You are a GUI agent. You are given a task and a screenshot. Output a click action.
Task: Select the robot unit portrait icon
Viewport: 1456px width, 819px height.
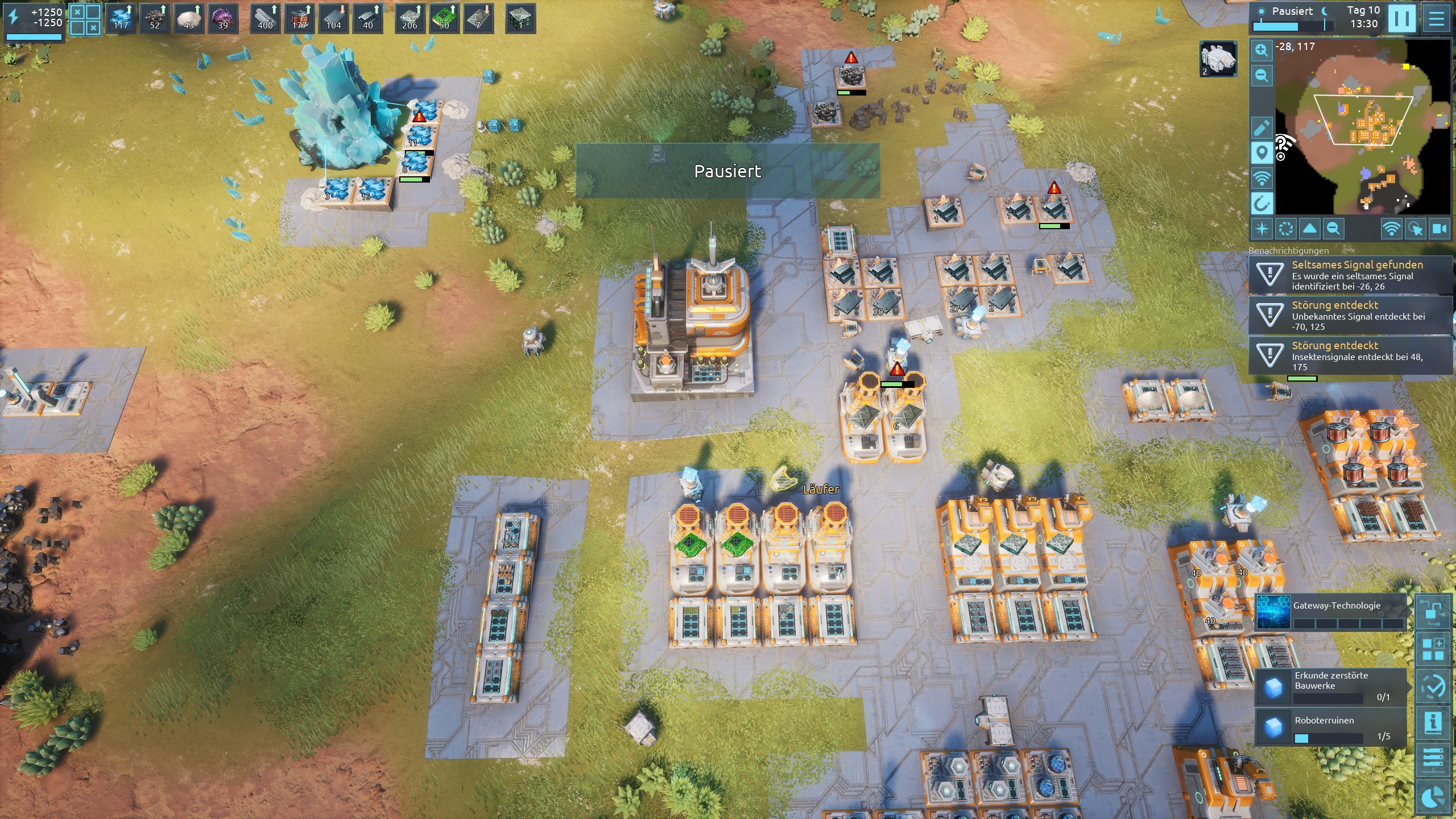point(1218,59)
